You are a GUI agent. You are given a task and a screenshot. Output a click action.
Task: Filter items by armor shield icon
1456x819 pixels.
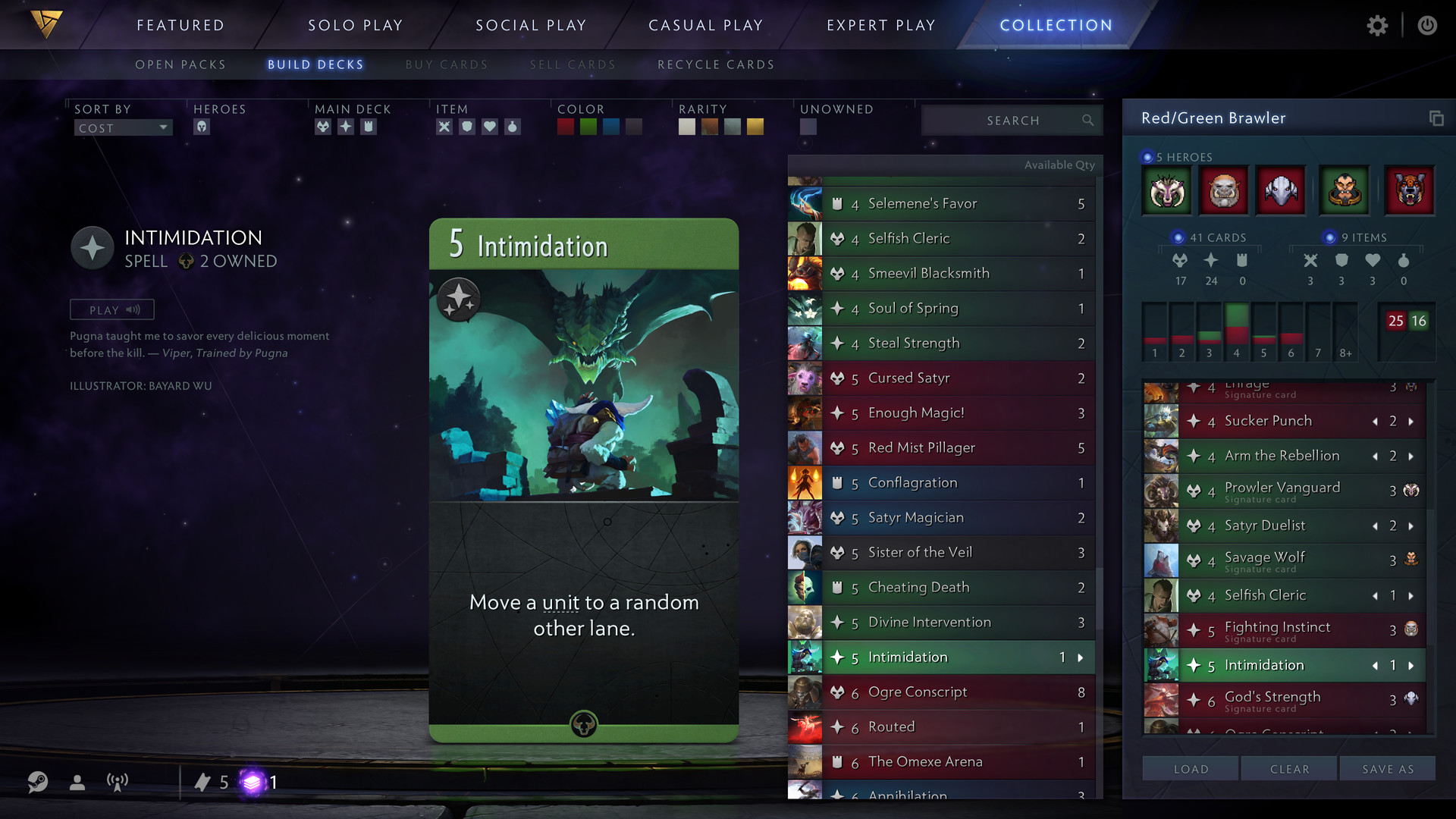pyautogui.click(x=467, y=127)
